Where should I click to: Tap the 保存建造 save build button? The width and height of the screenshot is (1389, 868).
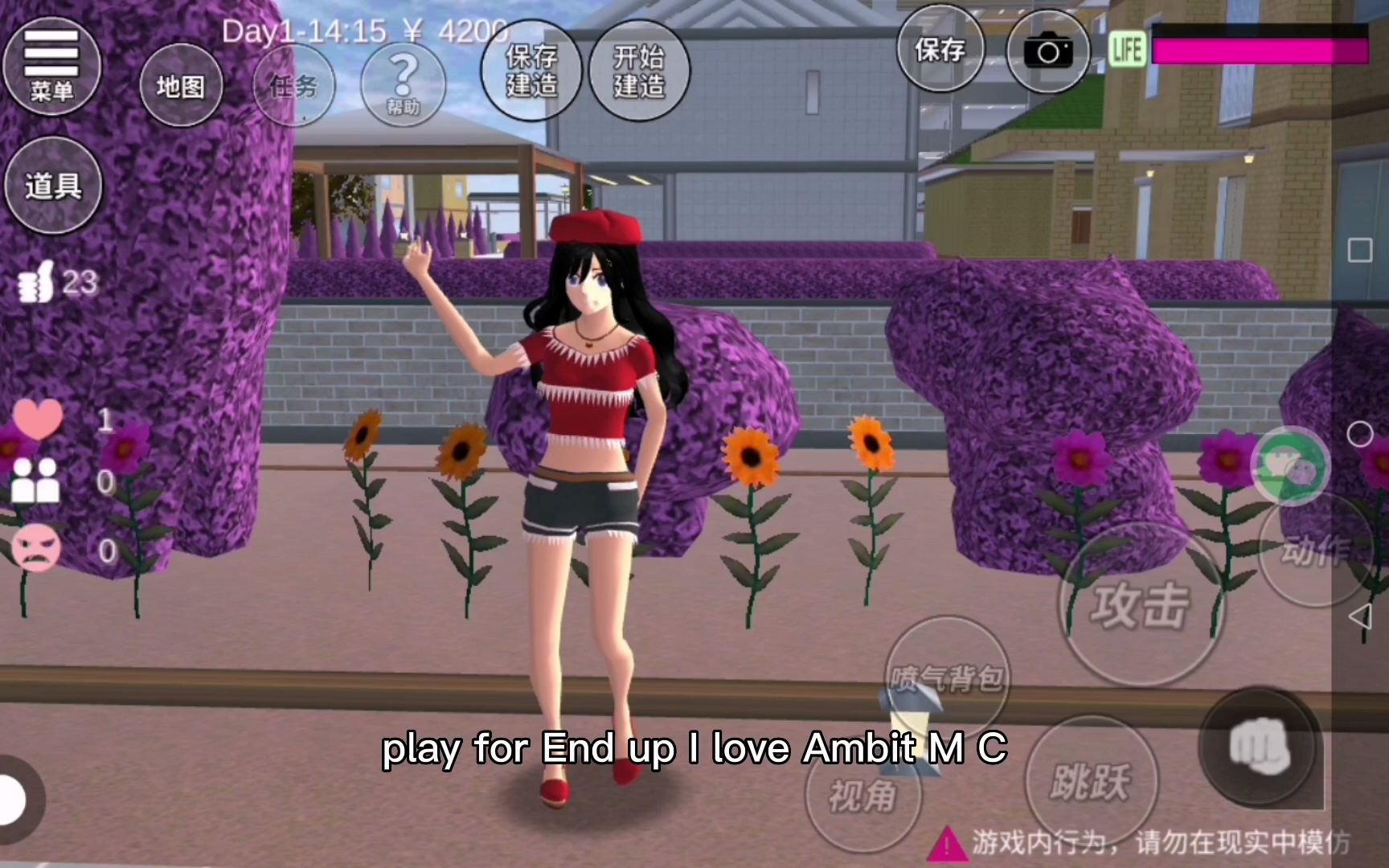point(531,71)
